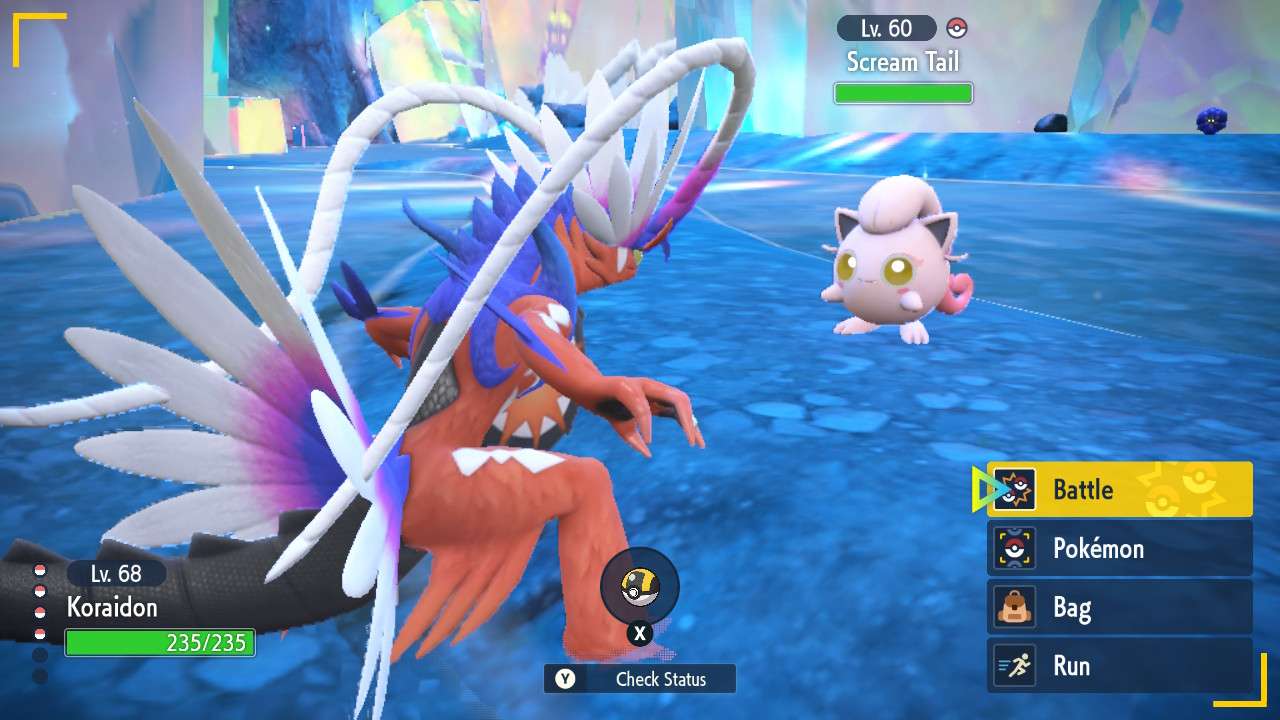Choose the Battle option from the menu
1280x720 pixels.
point(1085,490)
